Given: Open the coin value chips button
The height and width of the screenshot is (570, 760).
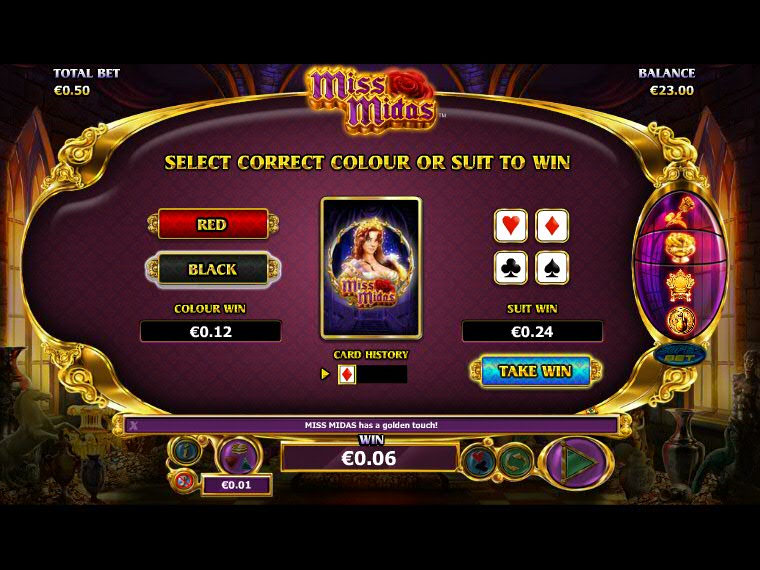Looking at the screenshot, I should click(238, 456).
